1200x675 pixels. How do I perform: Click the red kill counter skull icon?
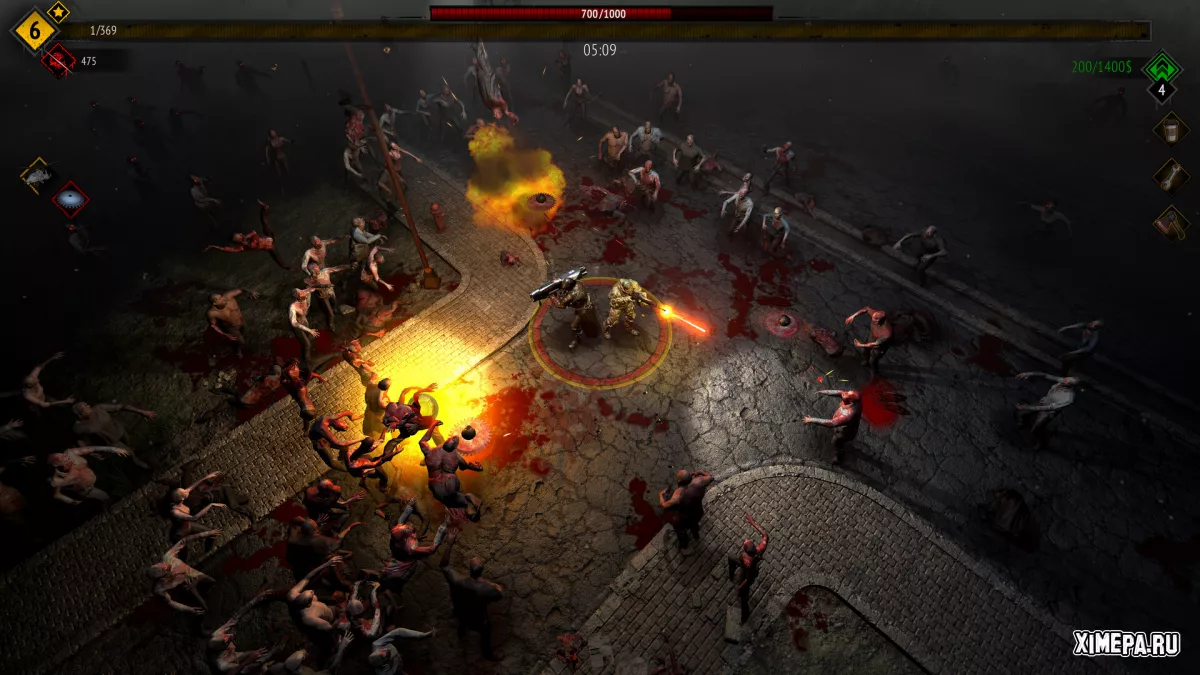(x=58, y=61)
